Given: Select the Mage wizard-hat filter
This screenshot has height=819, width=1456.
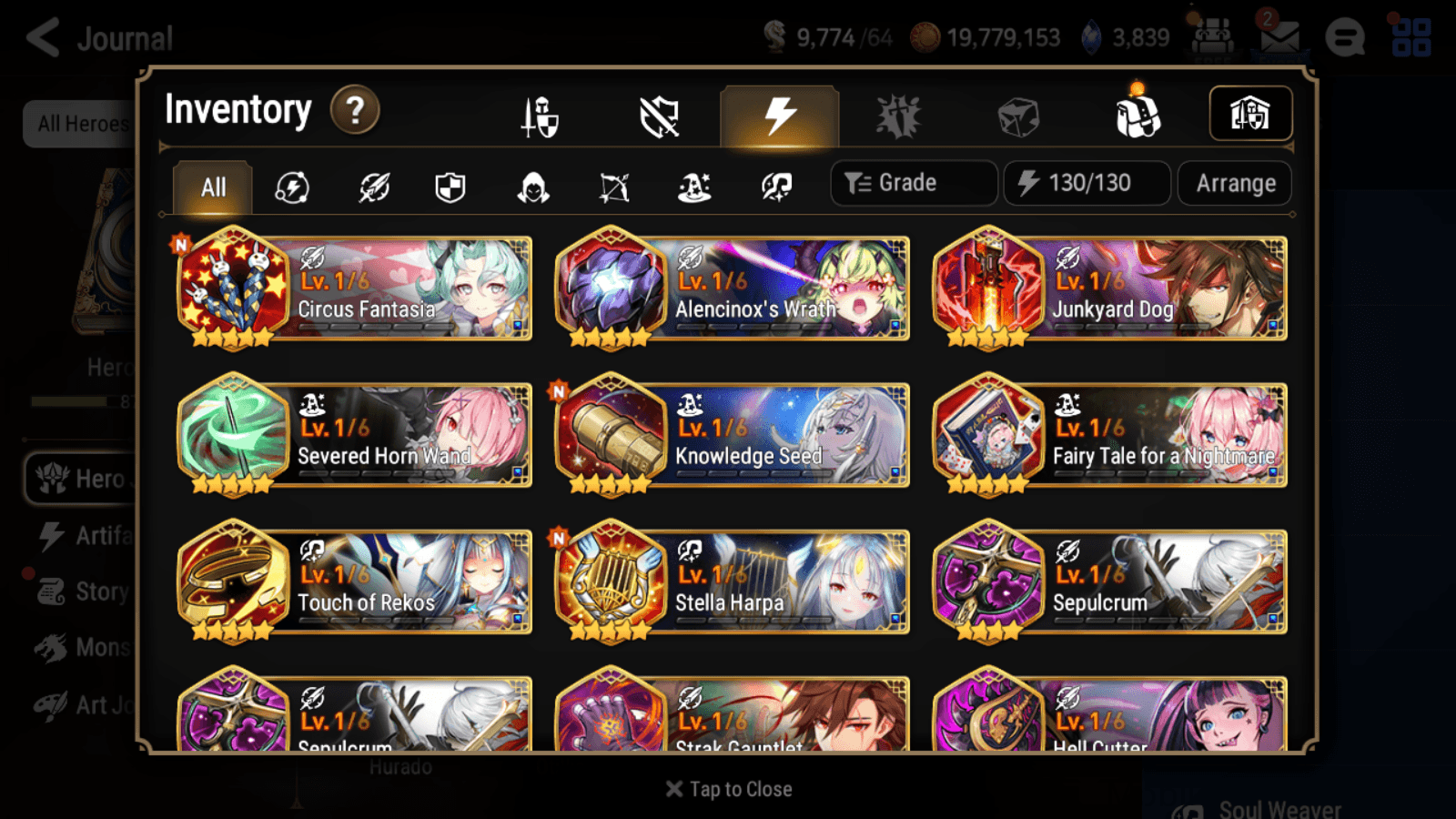Looking at the screenshot, I should [693, 187].
